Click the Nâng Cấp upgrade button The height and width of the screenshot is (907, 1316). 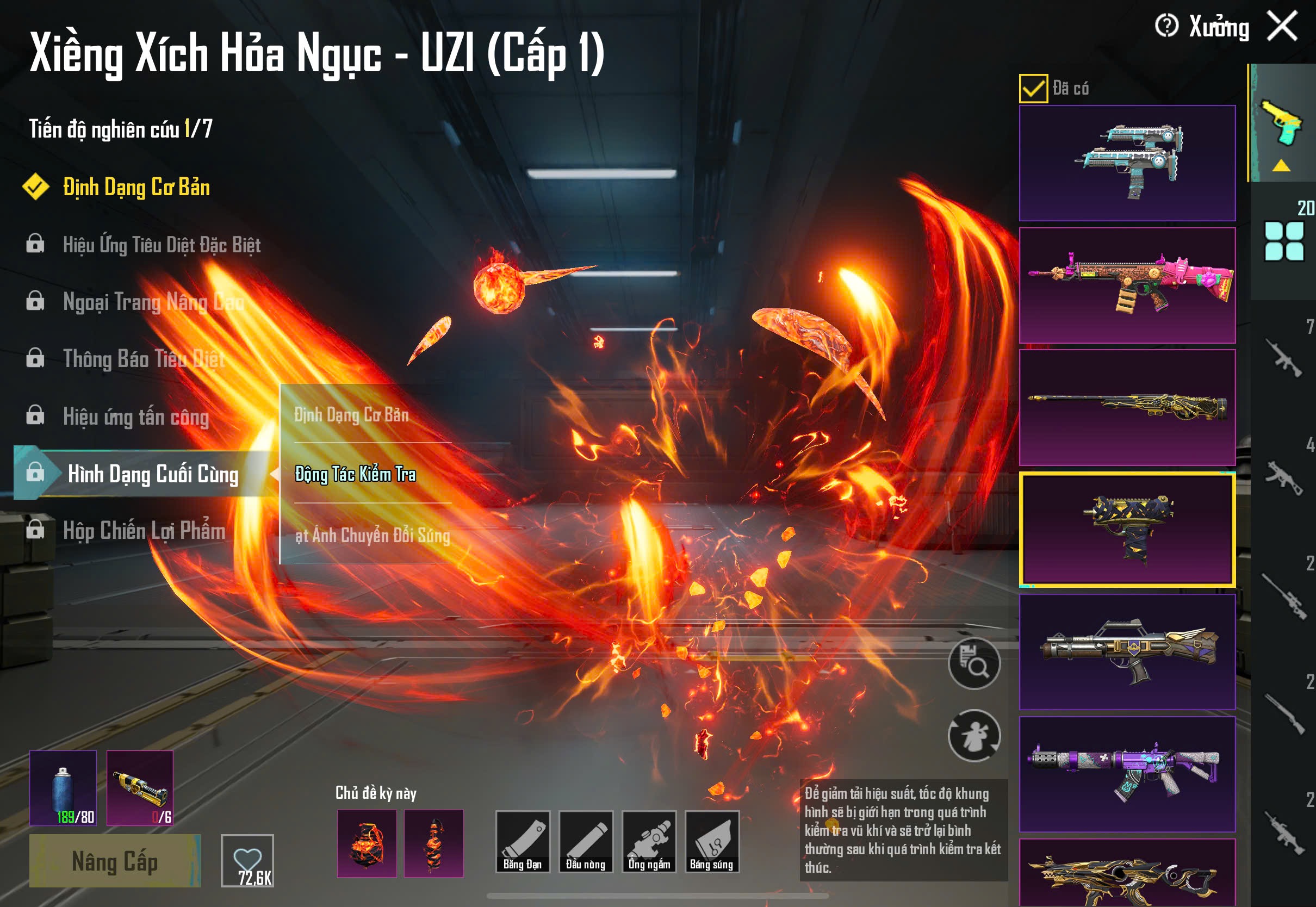coord(115,861)
